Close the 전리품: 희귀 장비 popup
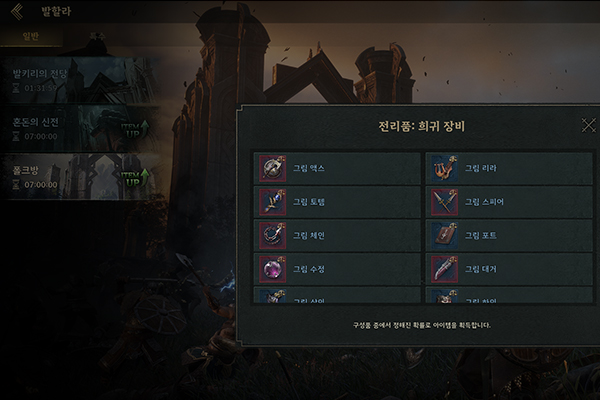The image size is (600, 400). (x=588, y=125)
